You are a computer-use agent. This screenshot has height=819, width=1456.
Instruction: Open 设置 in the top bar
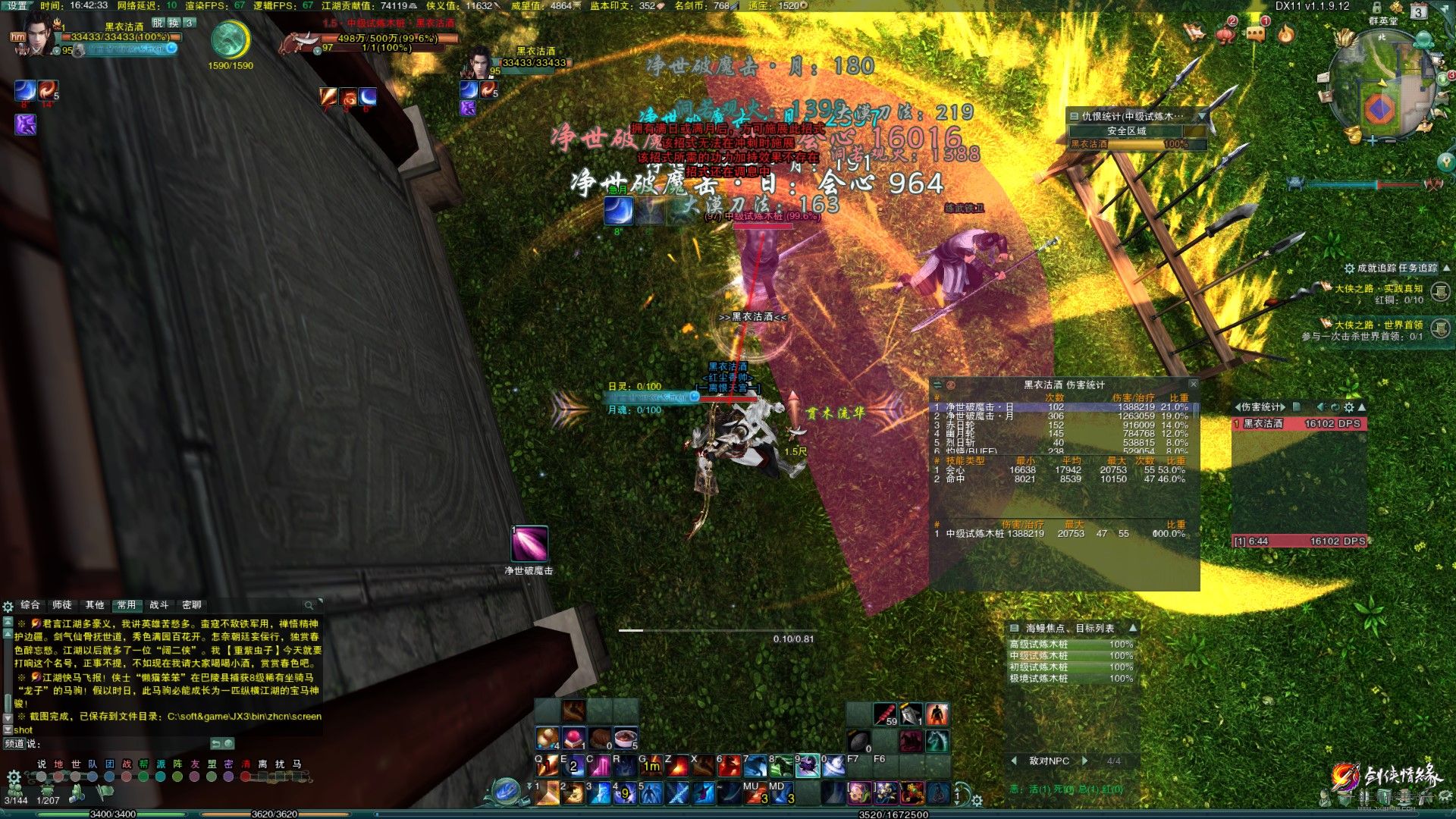pyautogui.click(x=17, y=5)
